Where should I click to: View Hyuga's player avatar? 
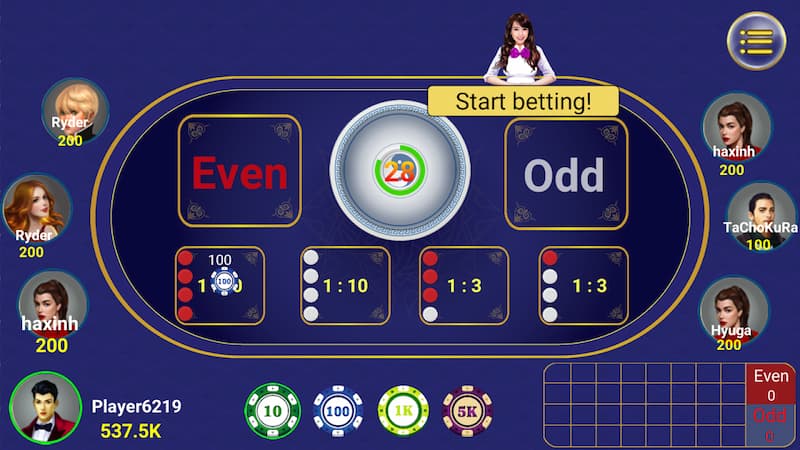729,307
